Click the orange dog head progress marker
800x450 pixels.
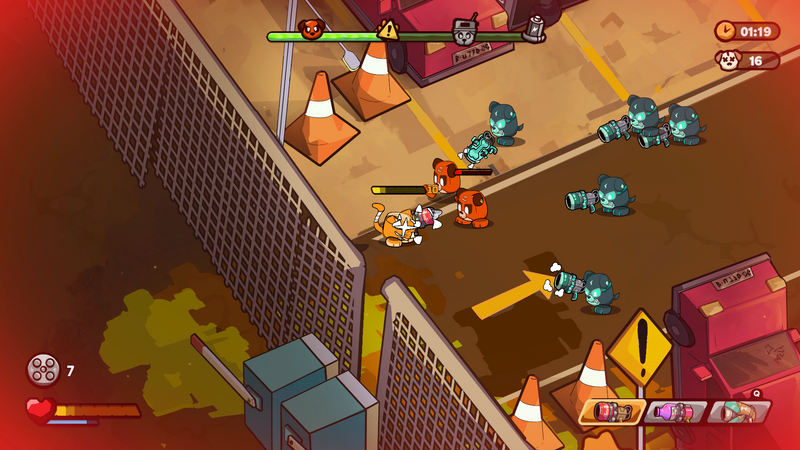tap(312, 30)
